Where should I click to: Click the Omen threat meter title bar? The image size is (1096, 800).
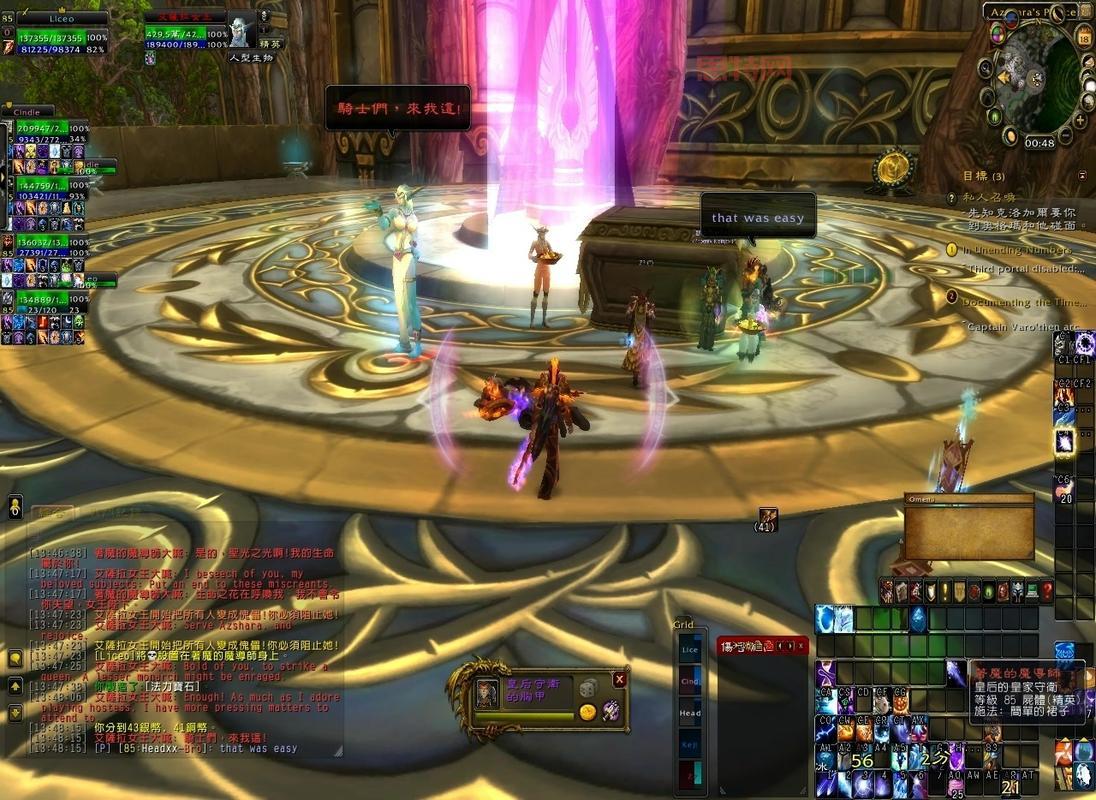(968, 498)
